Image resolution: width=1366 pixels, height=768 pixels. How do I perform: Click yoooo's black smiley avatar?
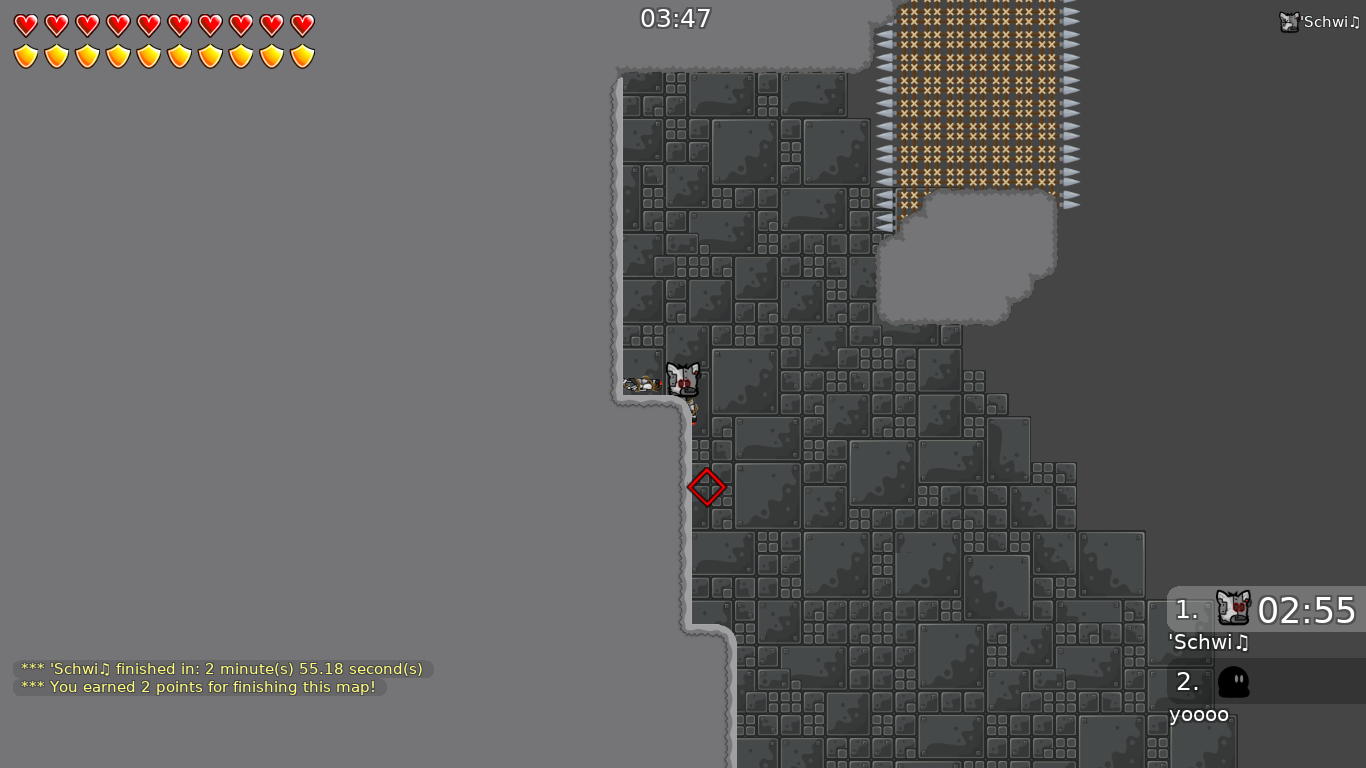click(x=1235, y=681)
